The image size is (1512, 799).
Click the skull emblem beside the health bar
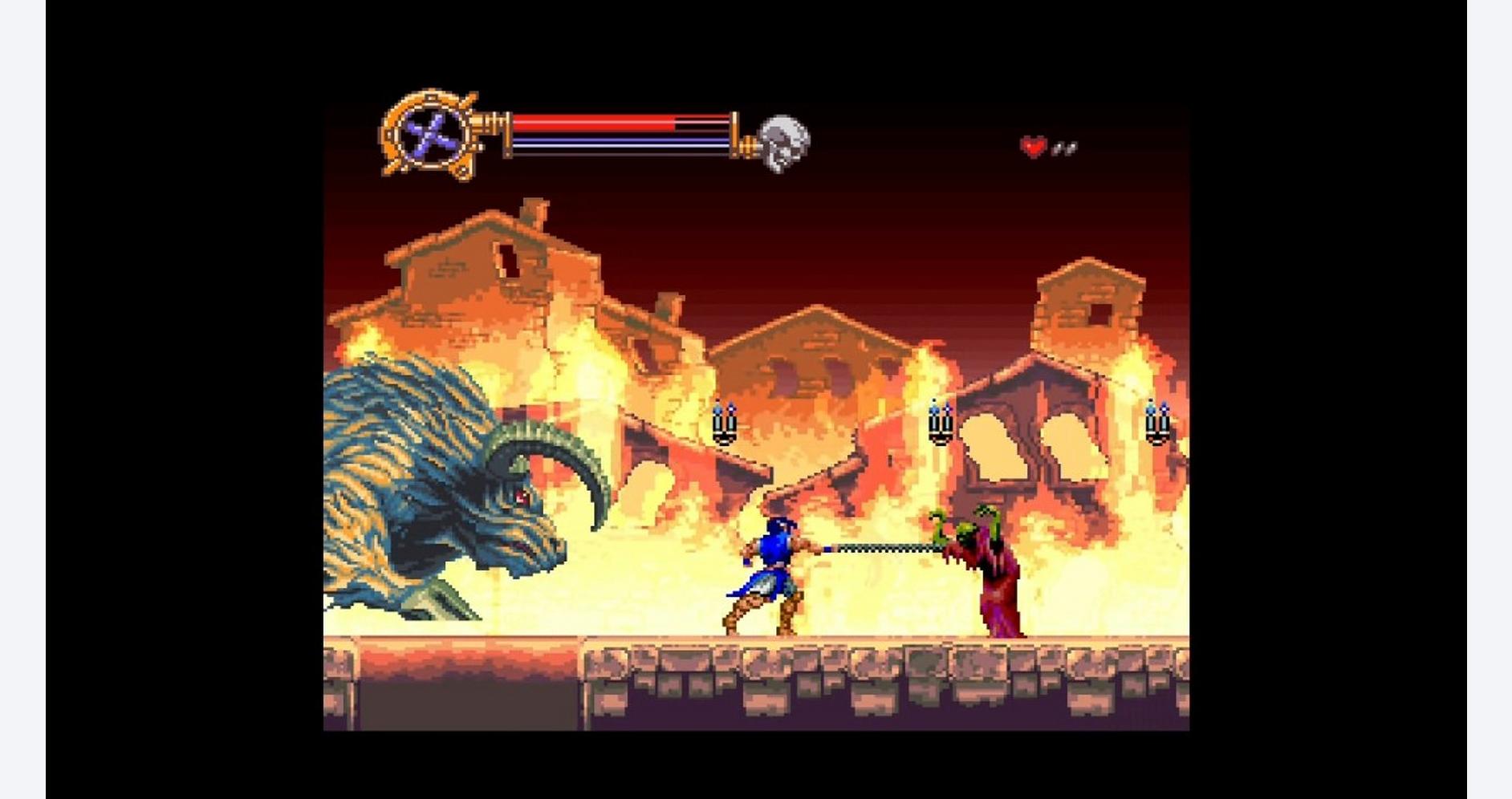point(782,143)
